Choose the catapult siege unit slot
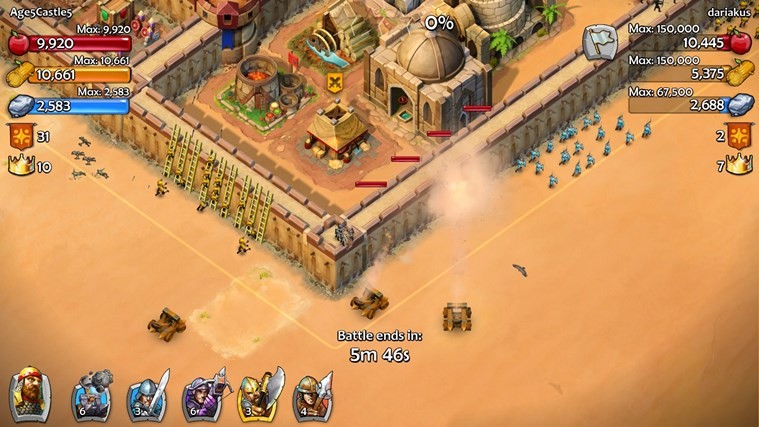The image size is (759, 427). tap(92, 395)
